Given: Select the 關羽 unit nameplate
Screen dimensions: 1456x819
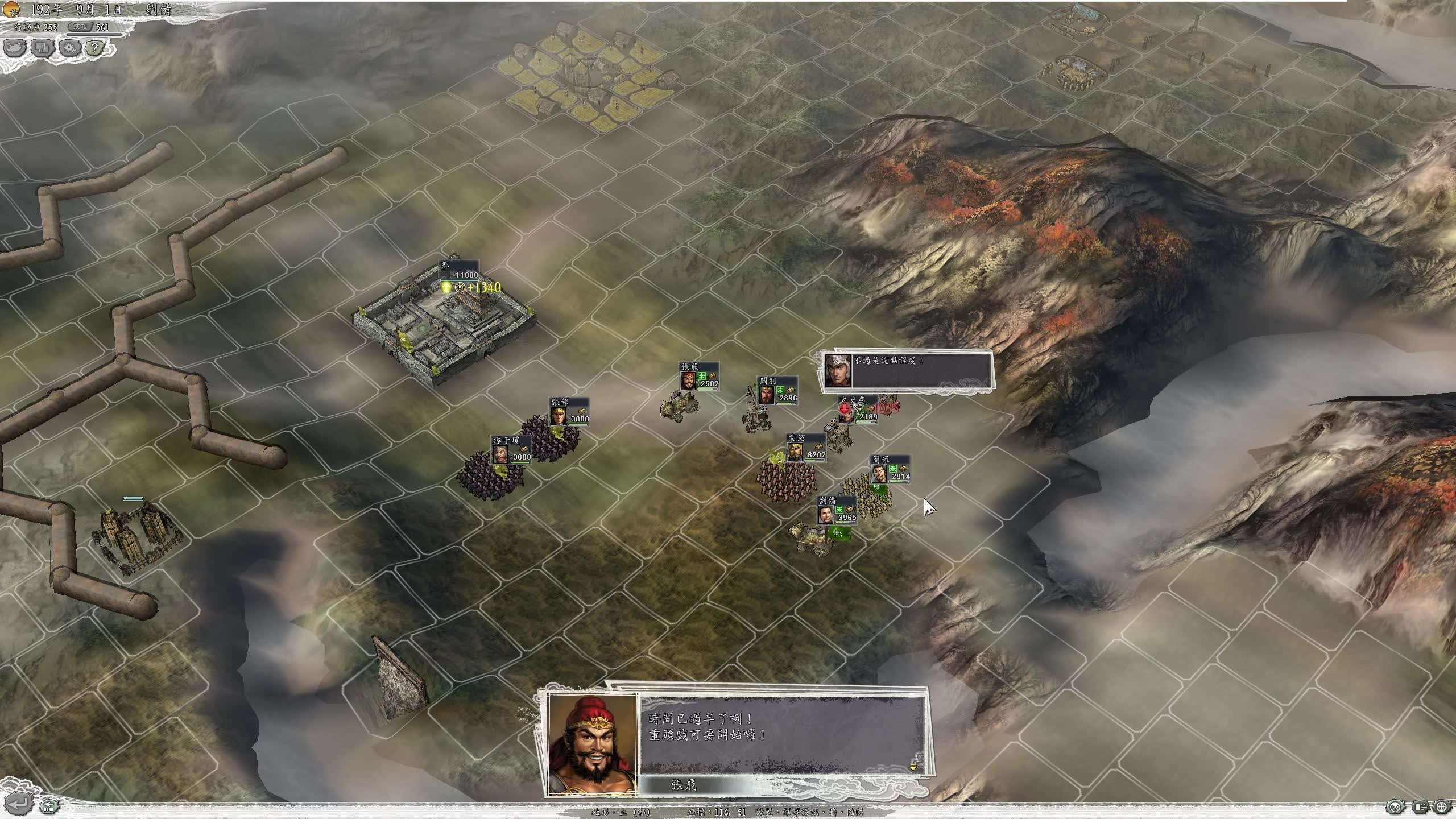Looking at the screenshot, I should pyautogui.click(x=777, y=390).
